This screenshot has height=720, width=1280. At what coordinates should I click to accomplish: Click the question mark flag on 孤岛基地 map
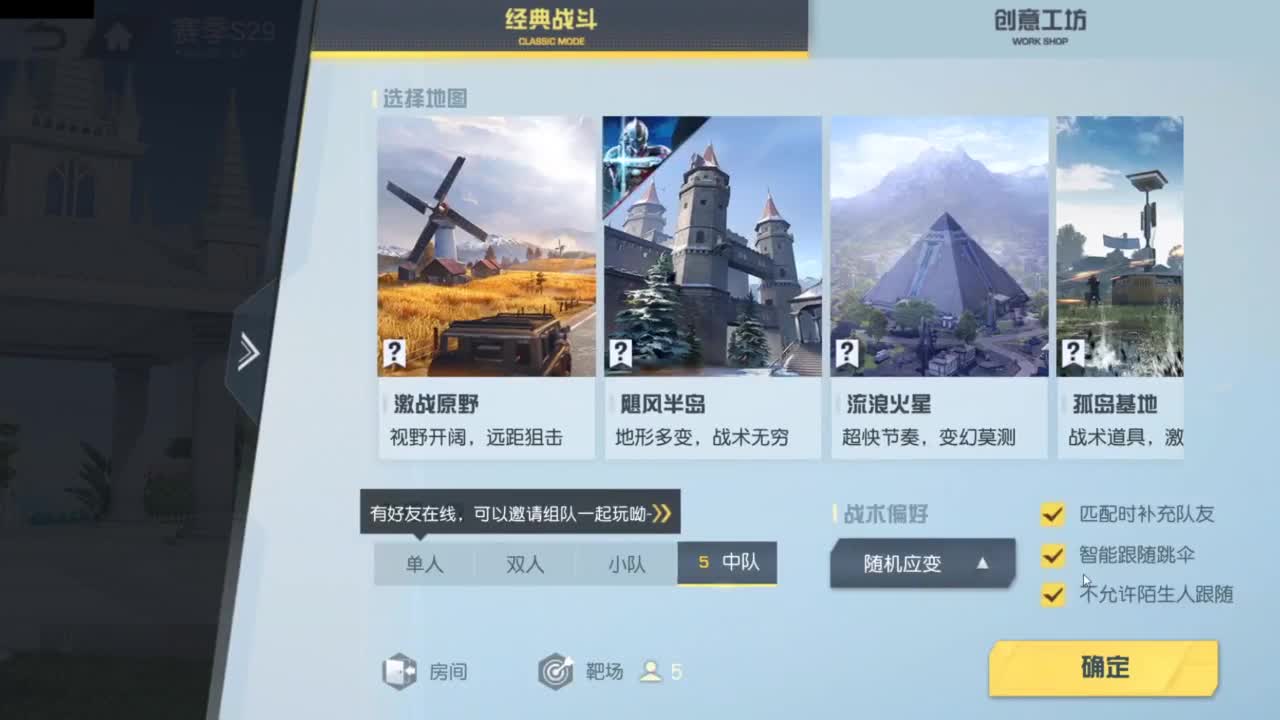tap(1071, 351)
